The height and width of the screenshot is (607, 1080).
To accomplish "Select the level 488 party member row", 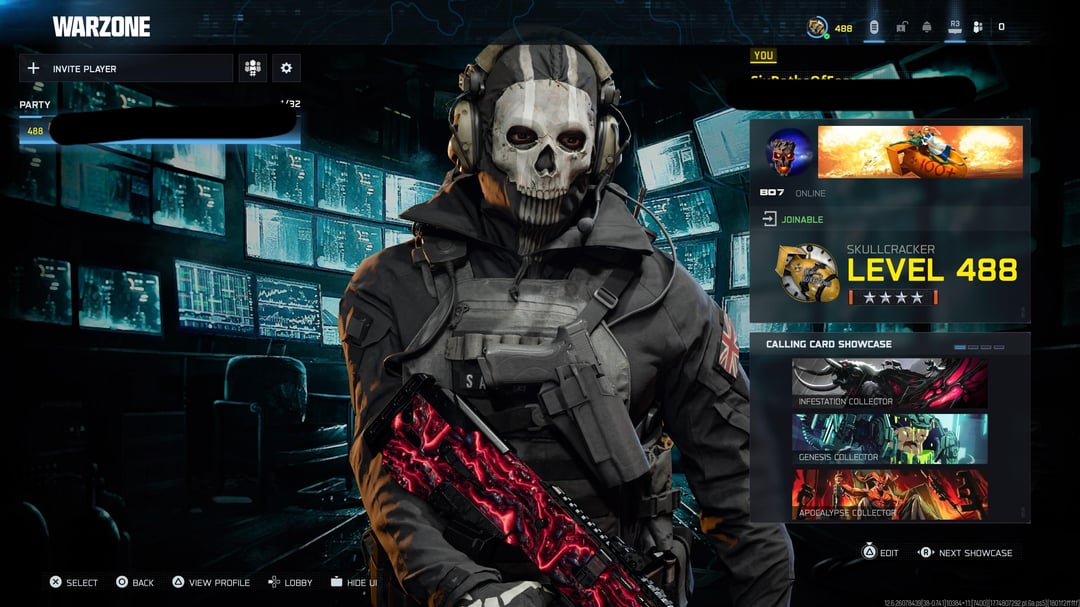I will tap(160, 131).
